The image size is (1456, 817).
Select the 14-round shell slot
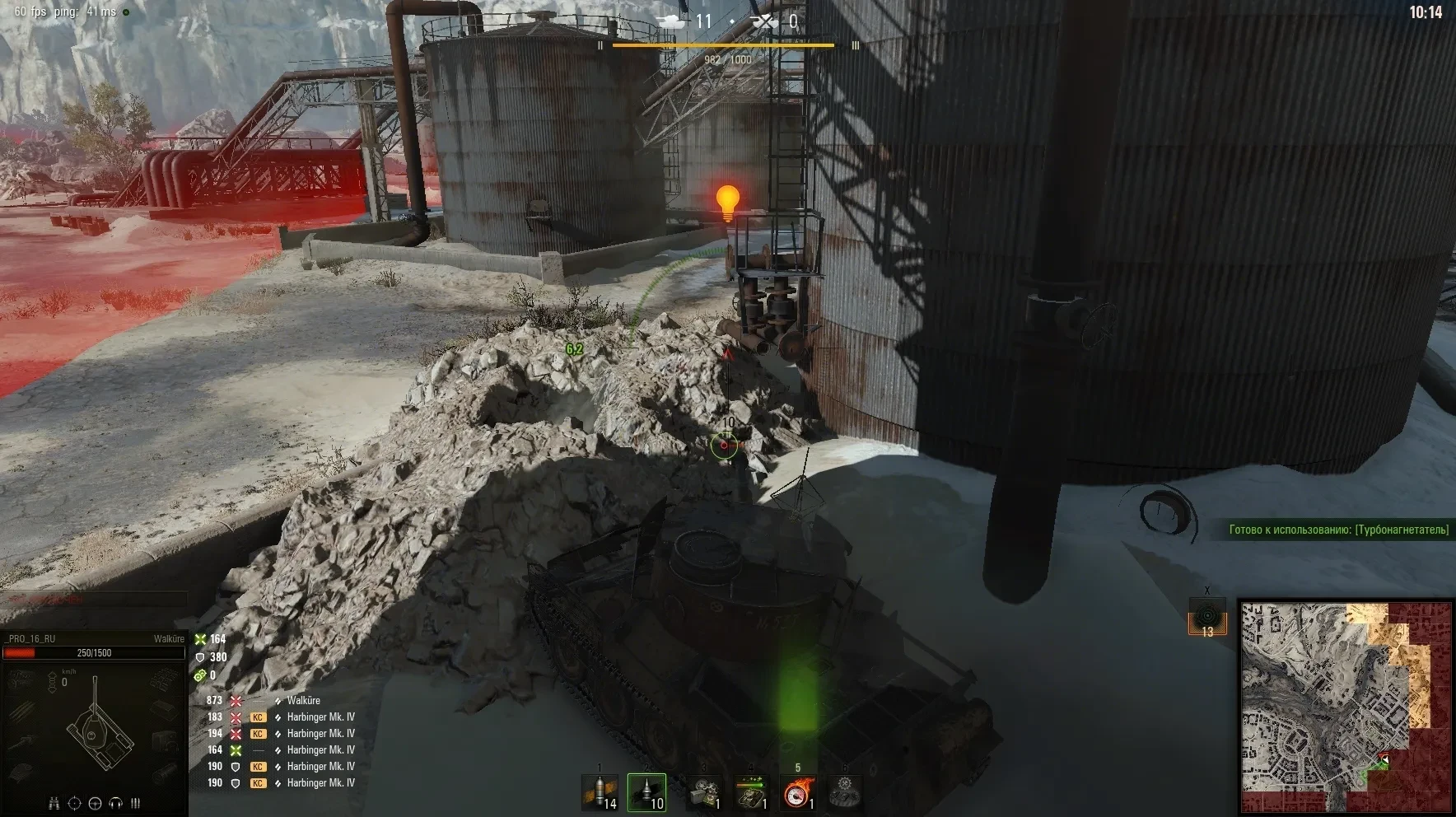tap(599, 793)
